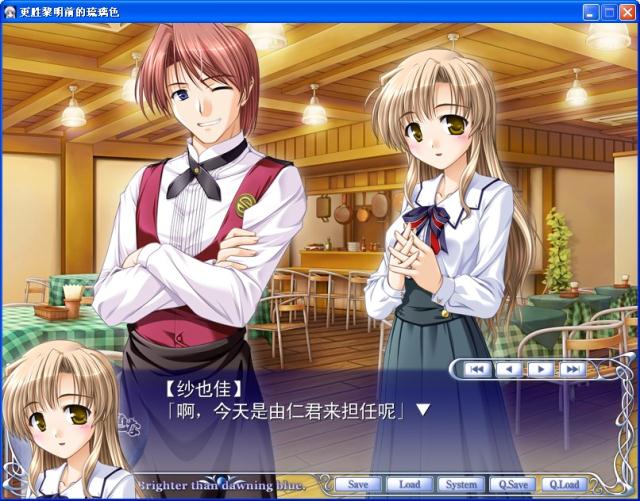This screenshot has width=640, height=501.
Task: Skip ahead with the double-right arrow button
Action: (571, 369)
